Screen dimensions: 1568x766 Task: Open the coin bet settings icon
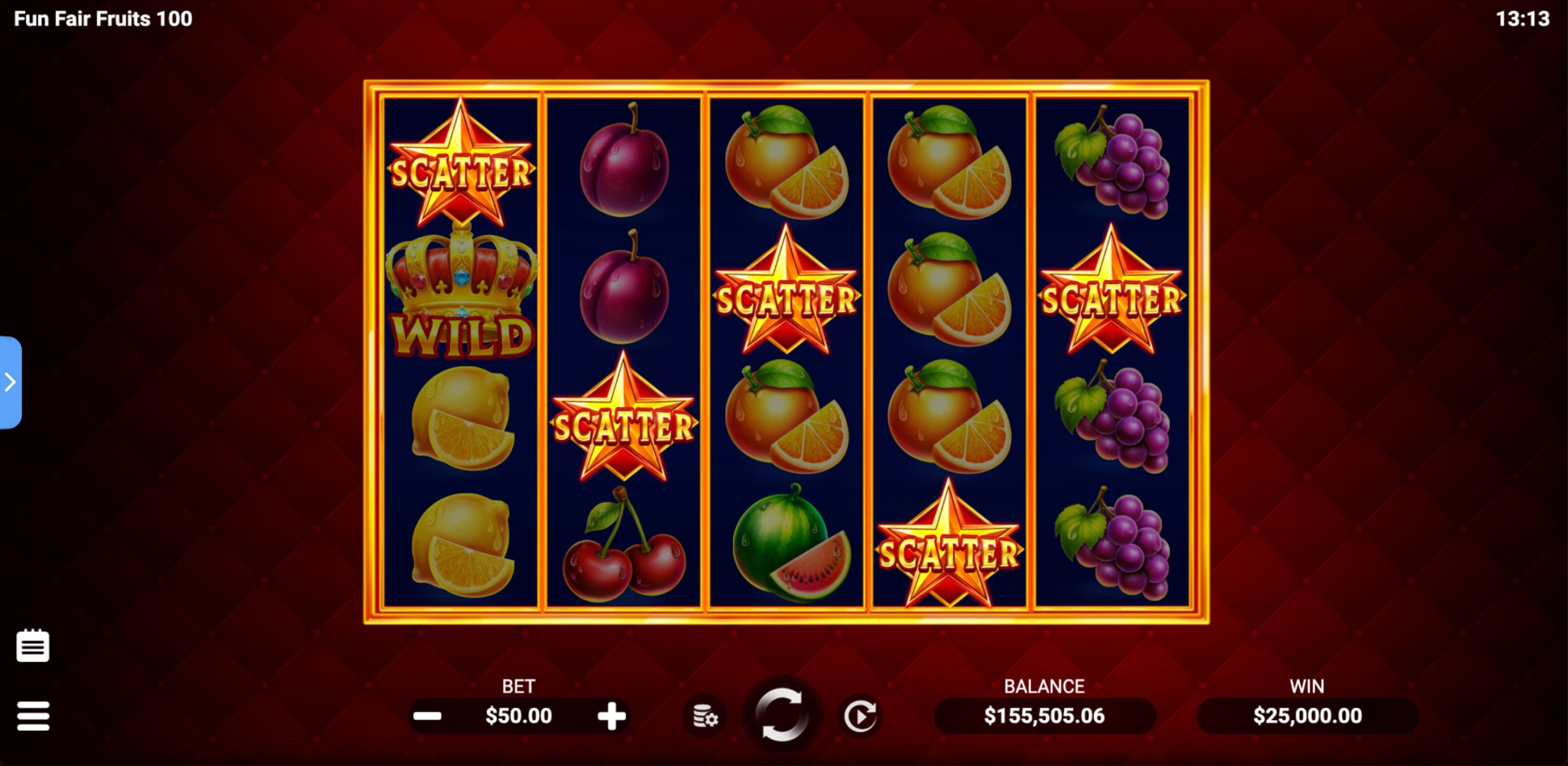point(705,716)
